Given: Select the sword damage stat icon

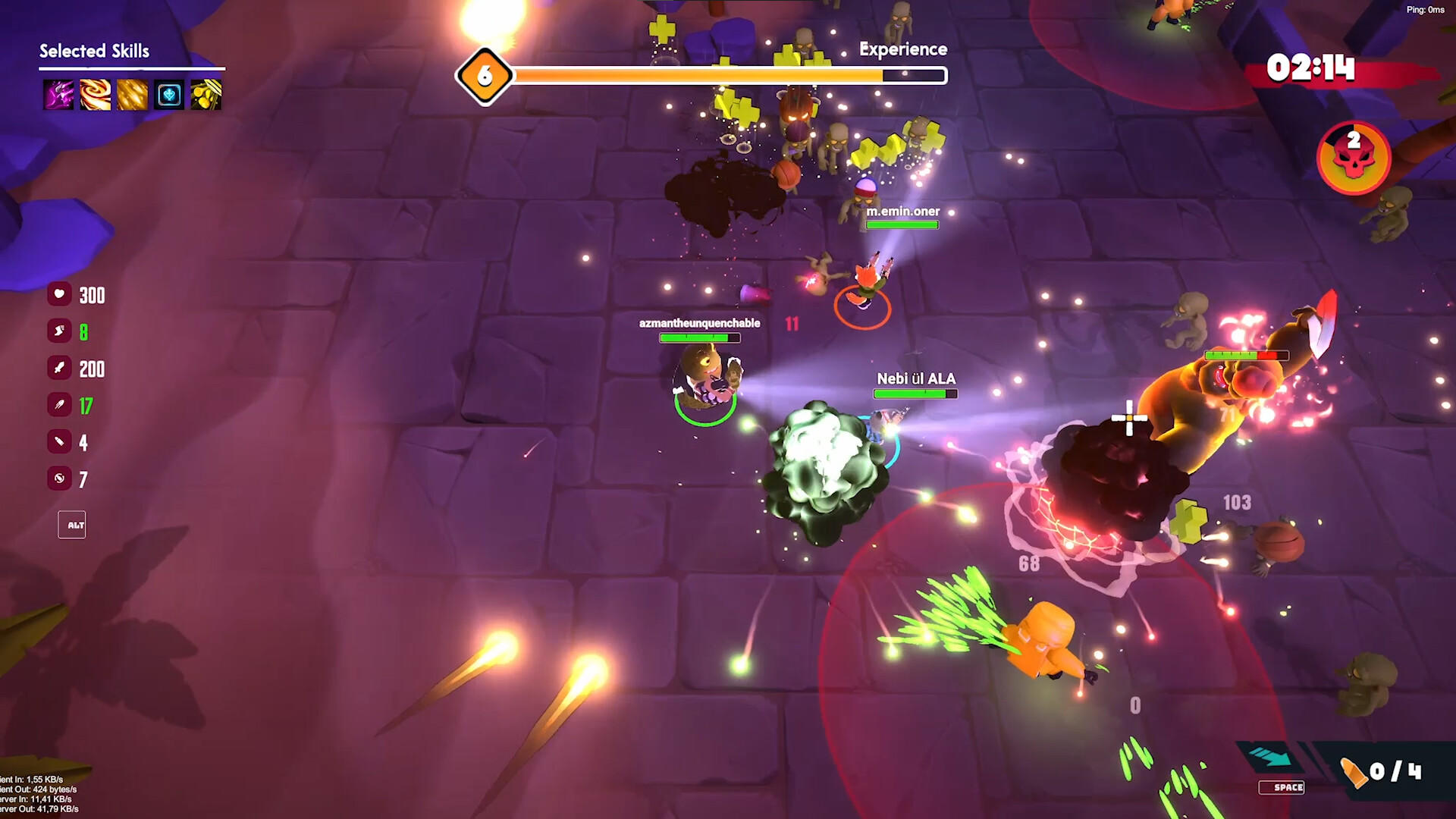Looking at the screenshot, I should 59,368.
